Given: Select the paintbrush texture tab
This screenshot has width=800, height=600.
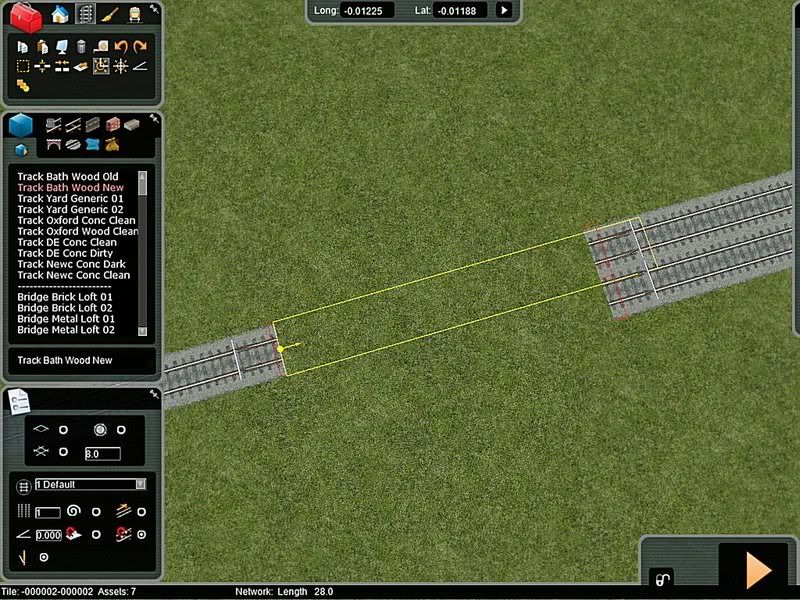Looking at the screenshot, I should pyautogui.click(x=110, y=14).
